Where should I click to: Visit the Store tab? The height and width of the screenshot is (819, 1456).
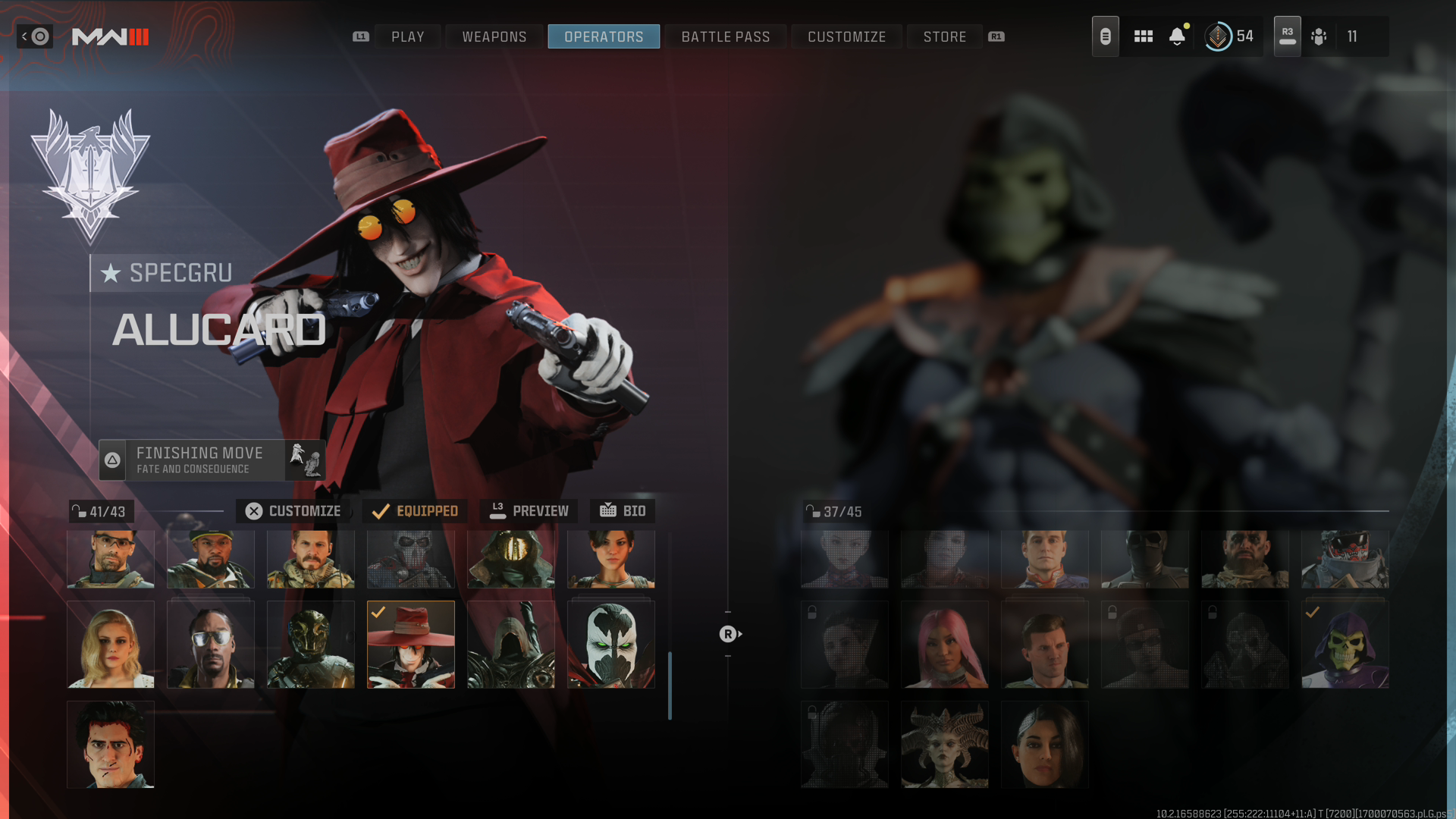click(944, 36)
